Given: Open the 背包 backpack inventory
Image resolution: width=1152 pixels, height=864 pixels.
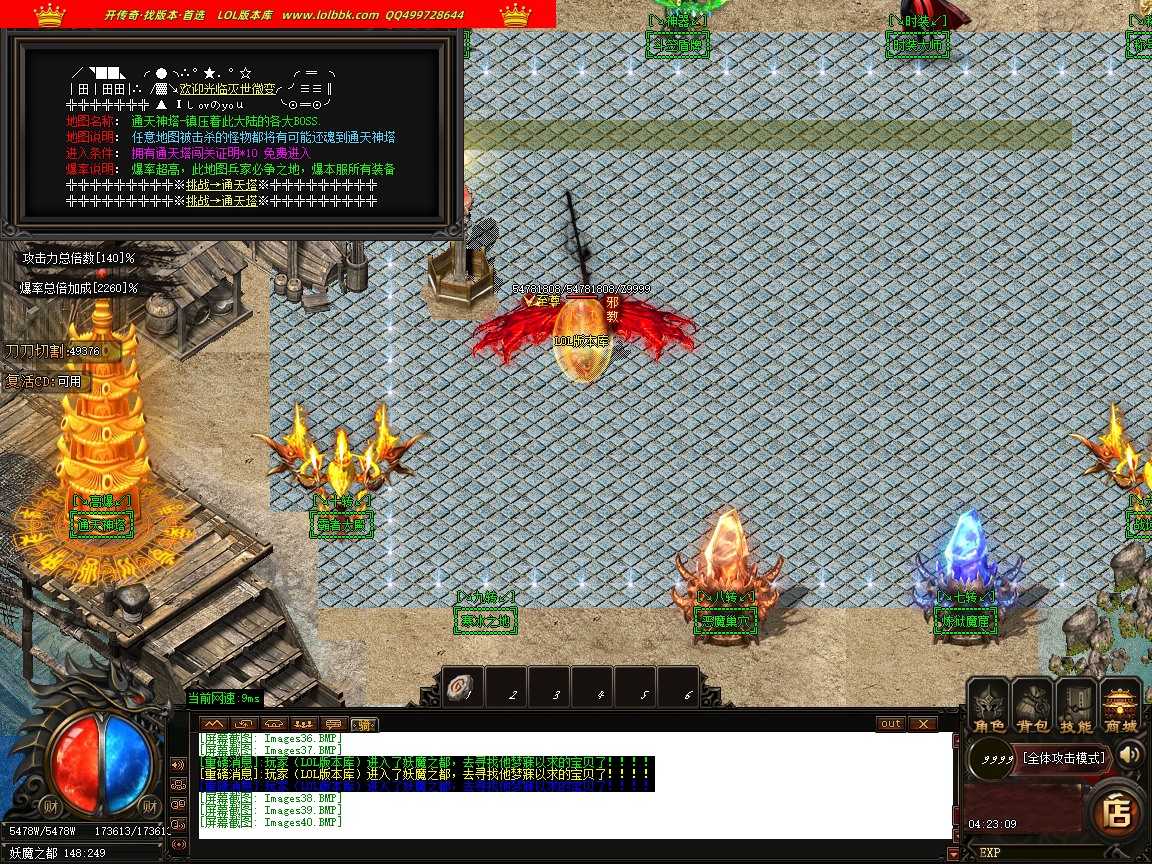Looking at the screenshot, I should click(1033, 706).
